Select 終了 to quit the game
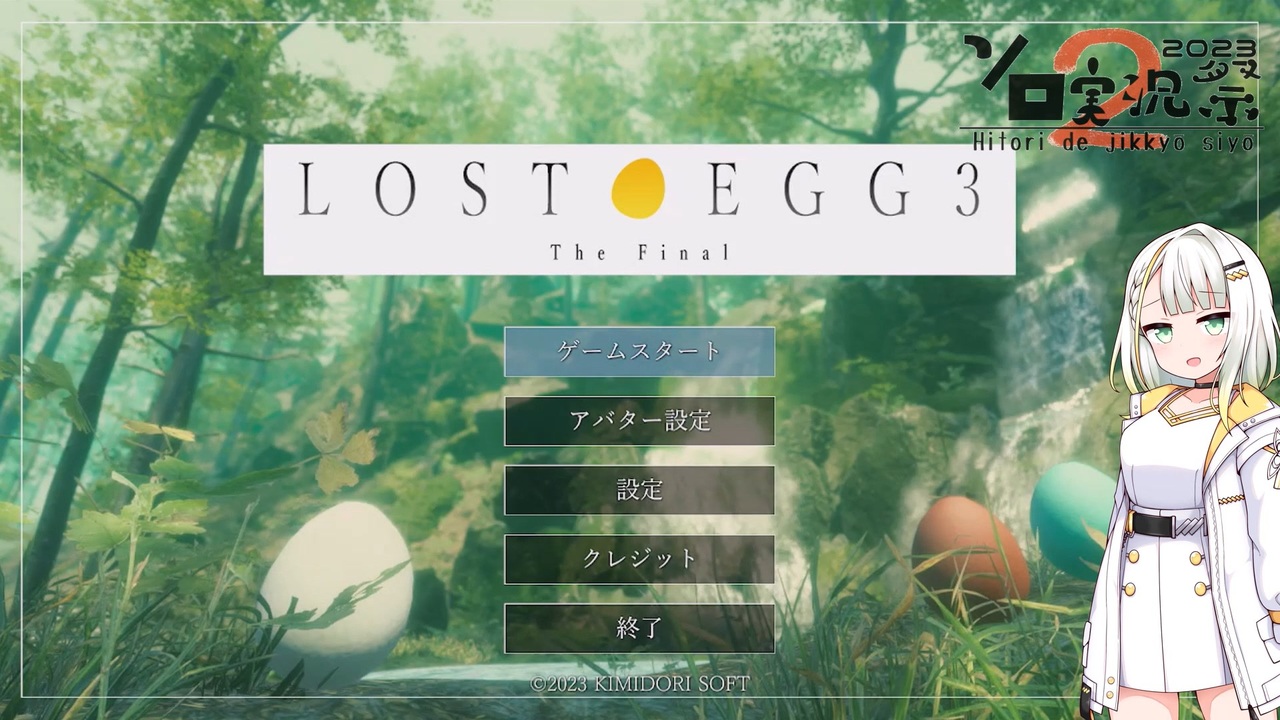1280x720 pixels. (x=639, y=628)
